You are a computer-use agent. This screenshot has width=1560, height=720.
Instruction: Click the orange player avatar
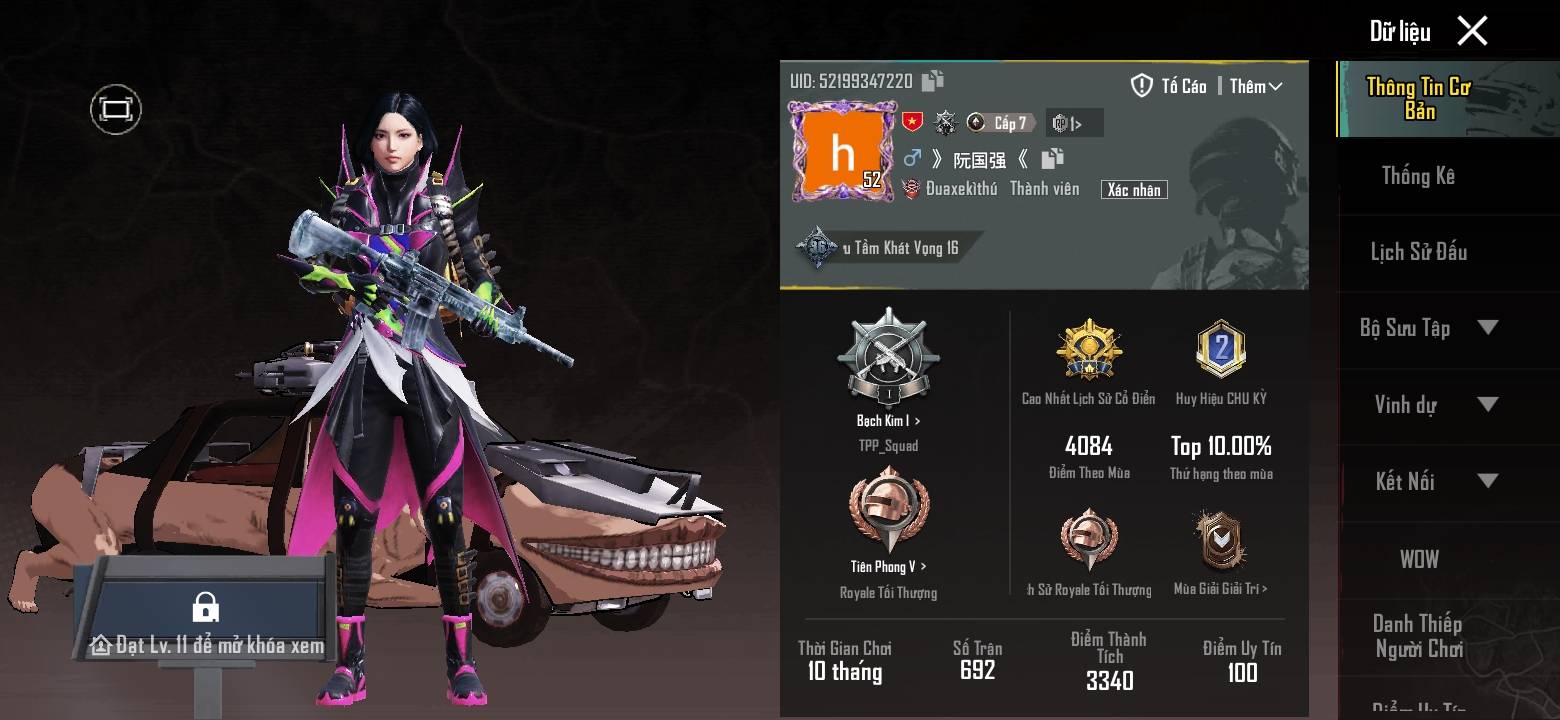point(842,150)
